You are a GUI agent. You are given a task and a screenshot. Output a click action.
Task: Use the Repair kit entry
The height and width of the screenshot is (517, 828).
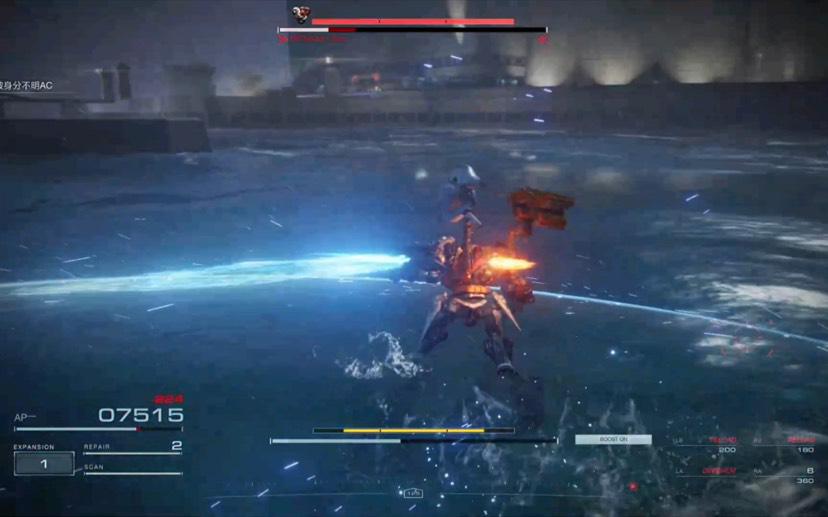133,447
